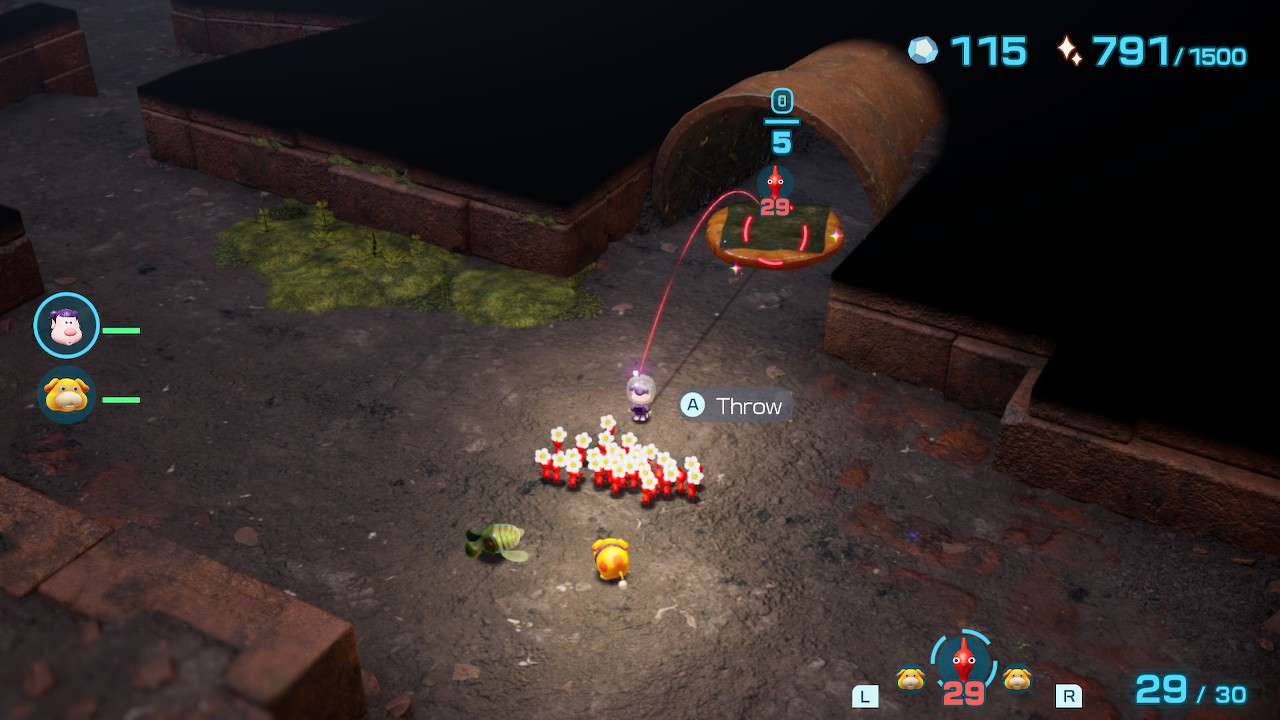1280x720 pixels.
Task: Choose the Red Pikmin squad selector icon
Action: click(962, 661)
